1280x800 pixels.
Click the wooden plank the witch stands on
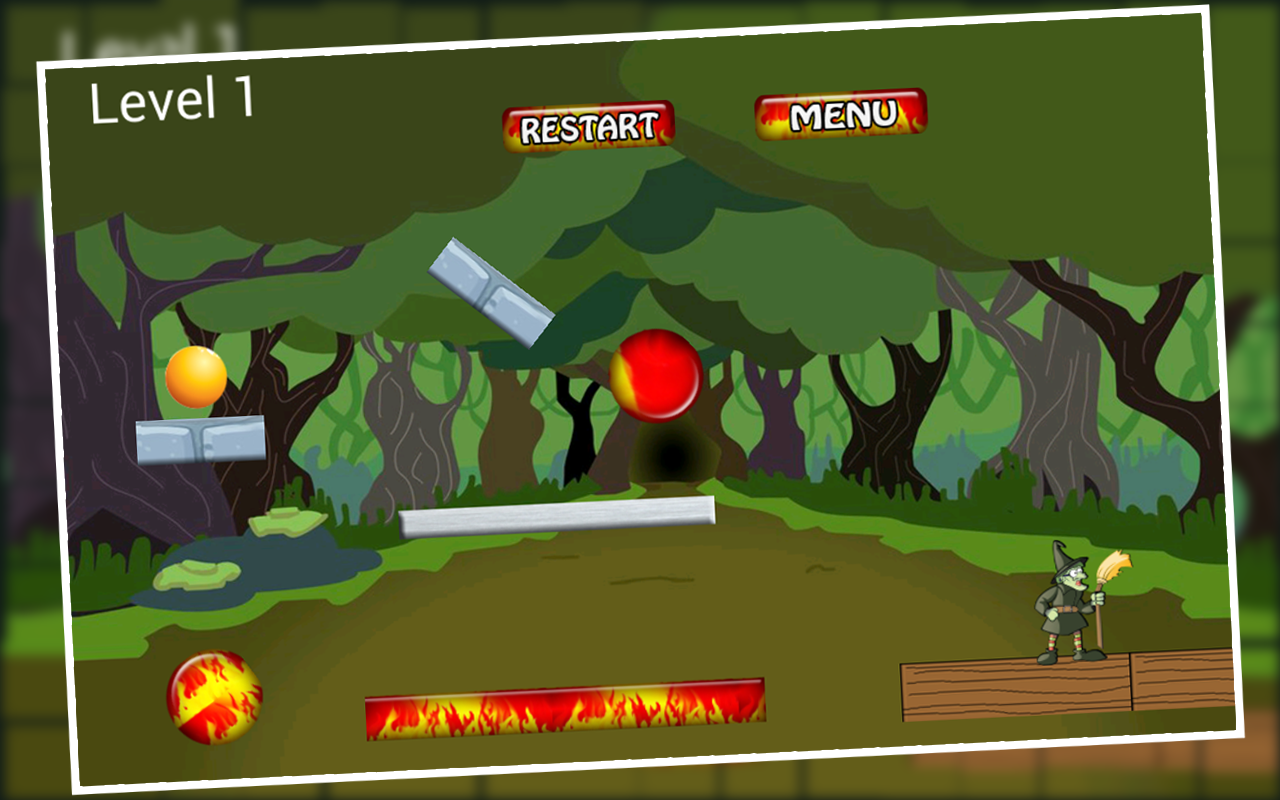pyautogui.click(x=1010, y=690)
